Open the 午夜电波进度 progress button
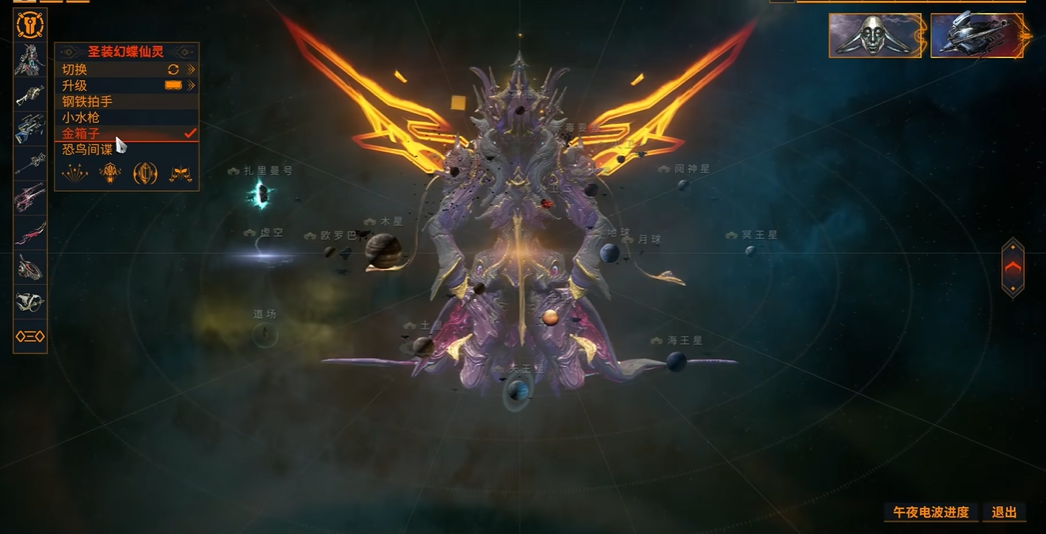 pos(930,512)
